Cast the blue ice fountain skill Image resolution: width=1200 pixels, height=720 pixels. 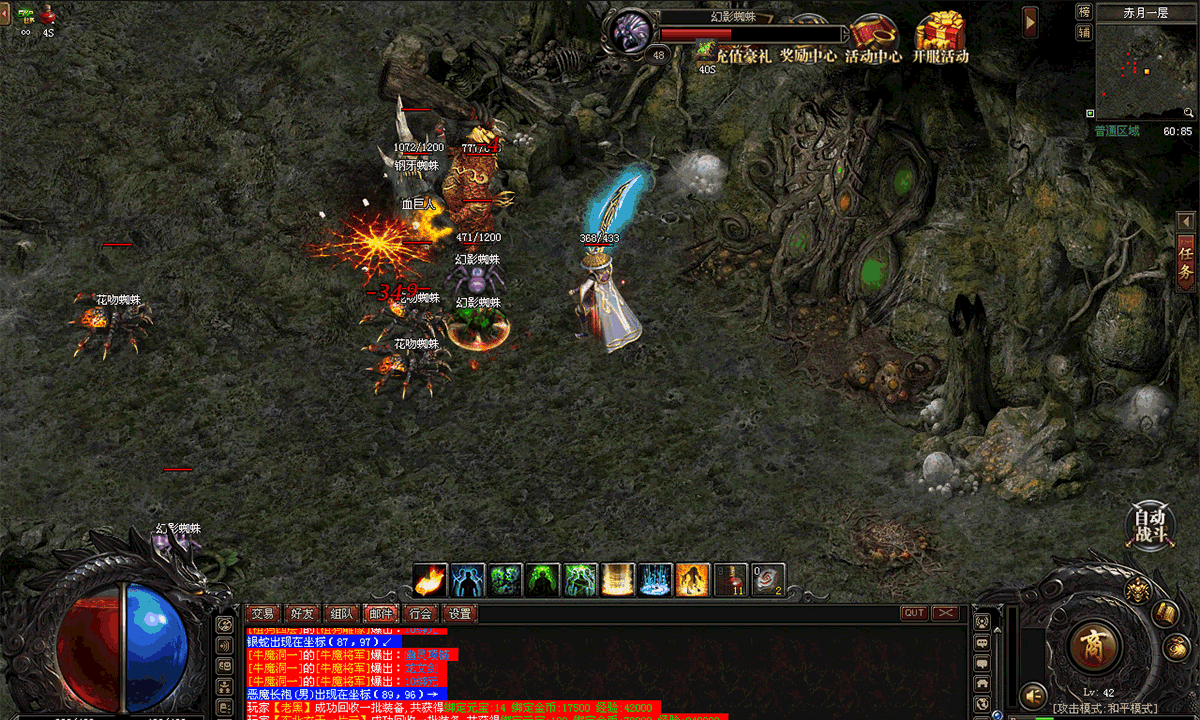[656, 580]
